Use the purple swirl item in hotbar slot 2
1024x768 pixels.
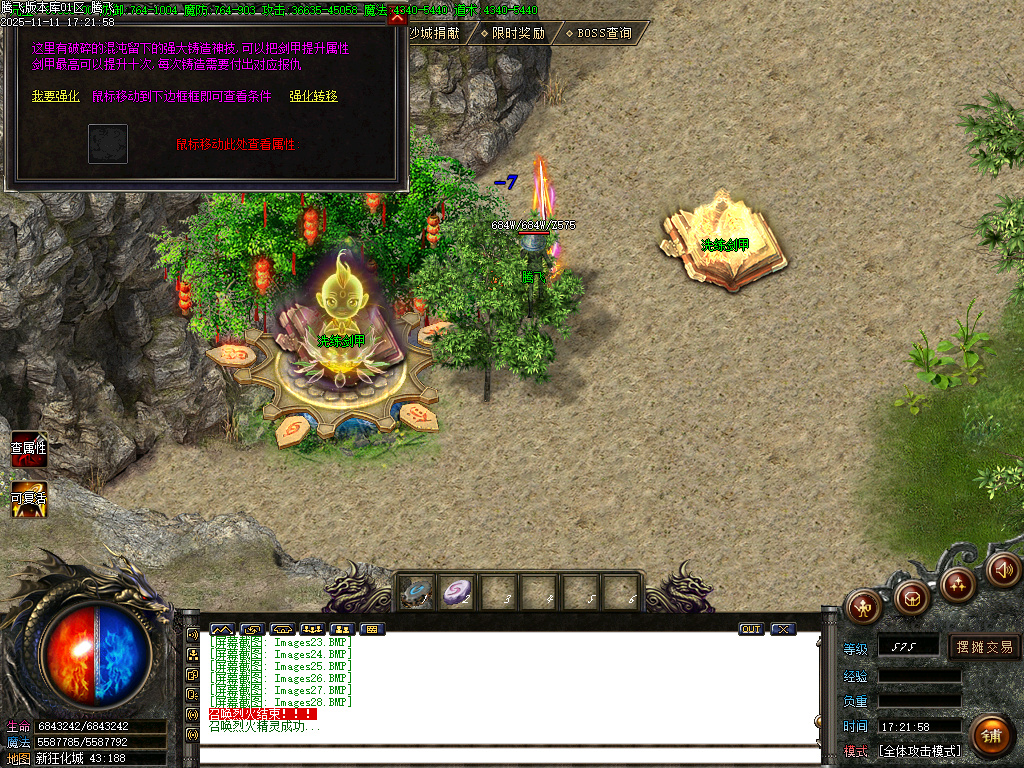458,593
